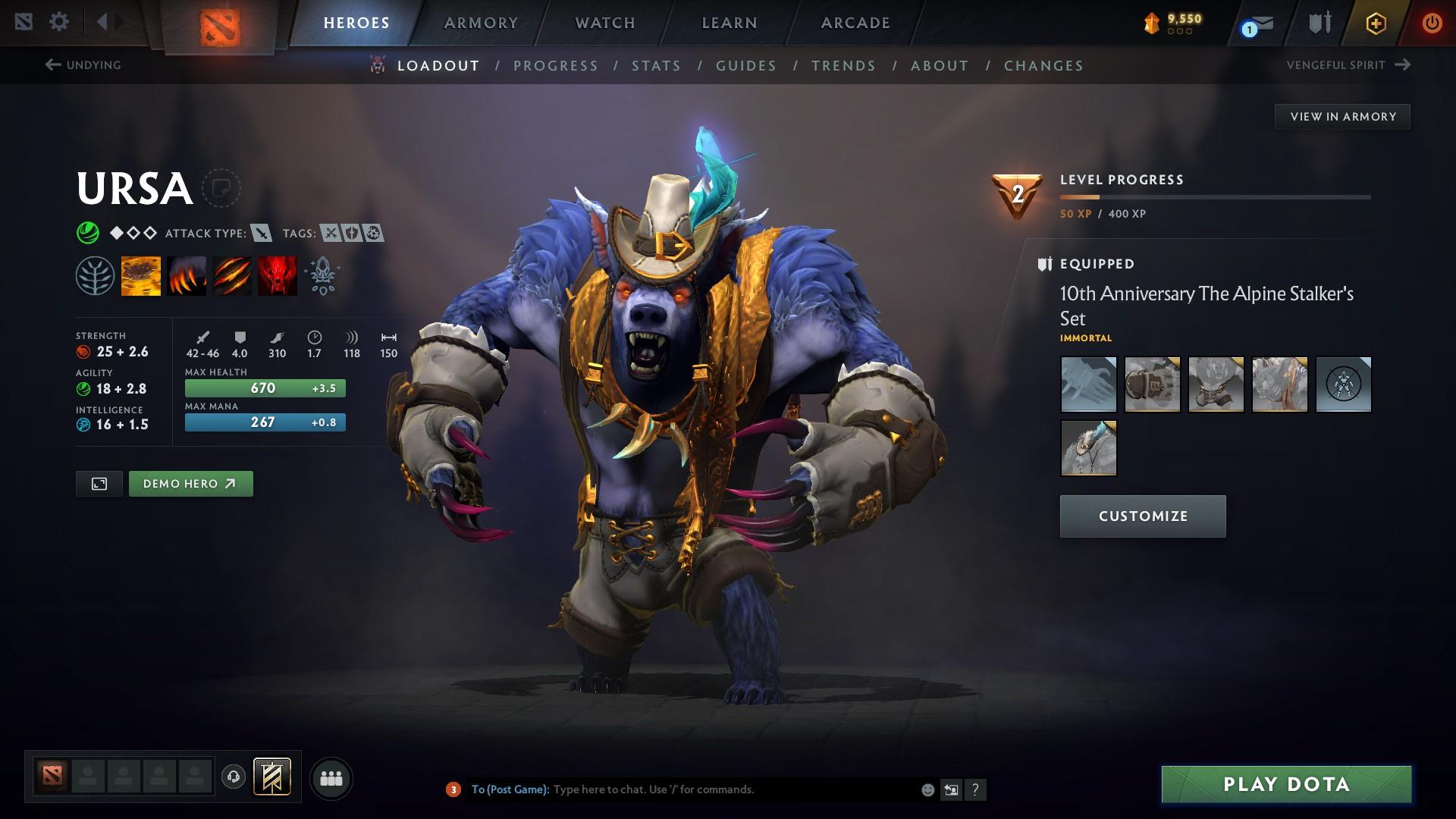Open the Trends tab
Screen dimensions: 1456x819
coord(843,66)
